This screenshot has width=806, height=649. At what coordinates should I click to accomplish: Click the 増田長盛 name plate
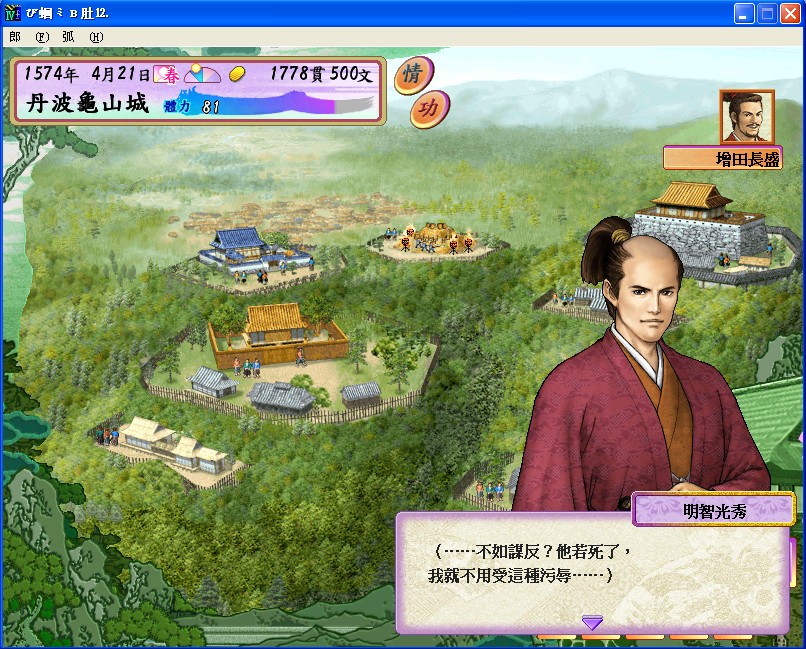tap(722, 158)
